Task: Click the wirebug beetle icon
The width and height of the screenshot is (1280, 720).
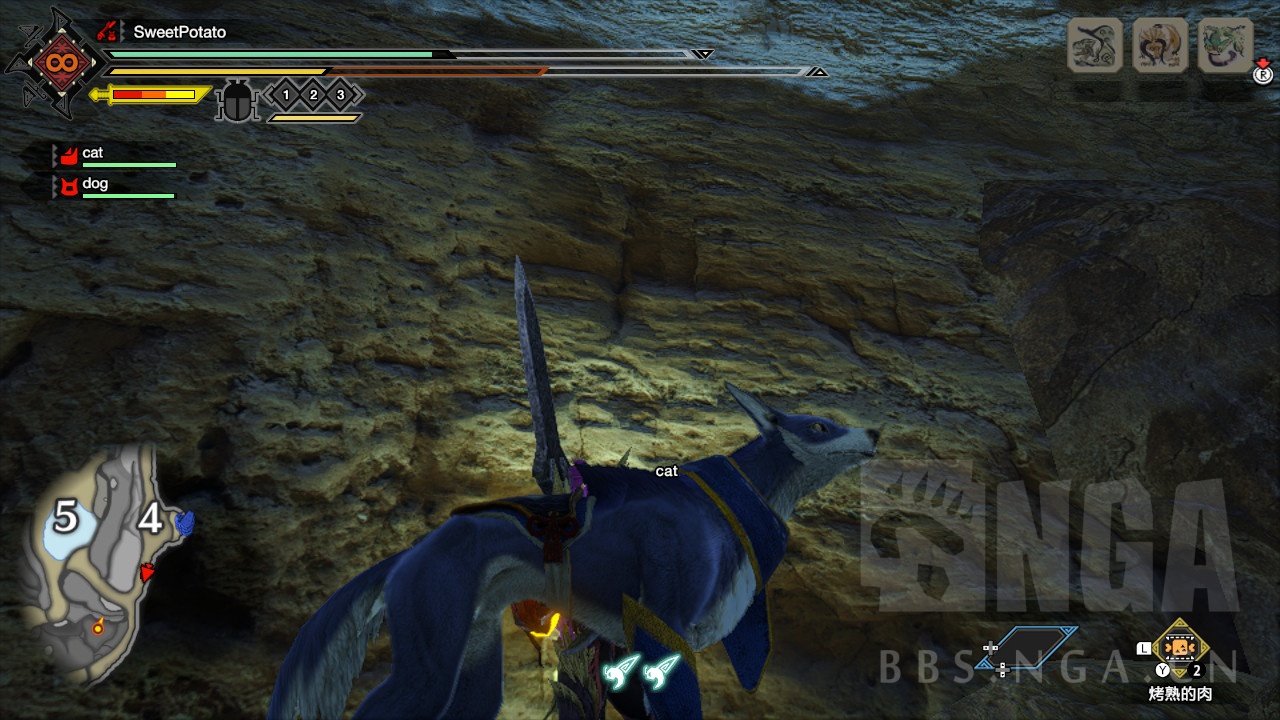Action: (x=237, y=101)
